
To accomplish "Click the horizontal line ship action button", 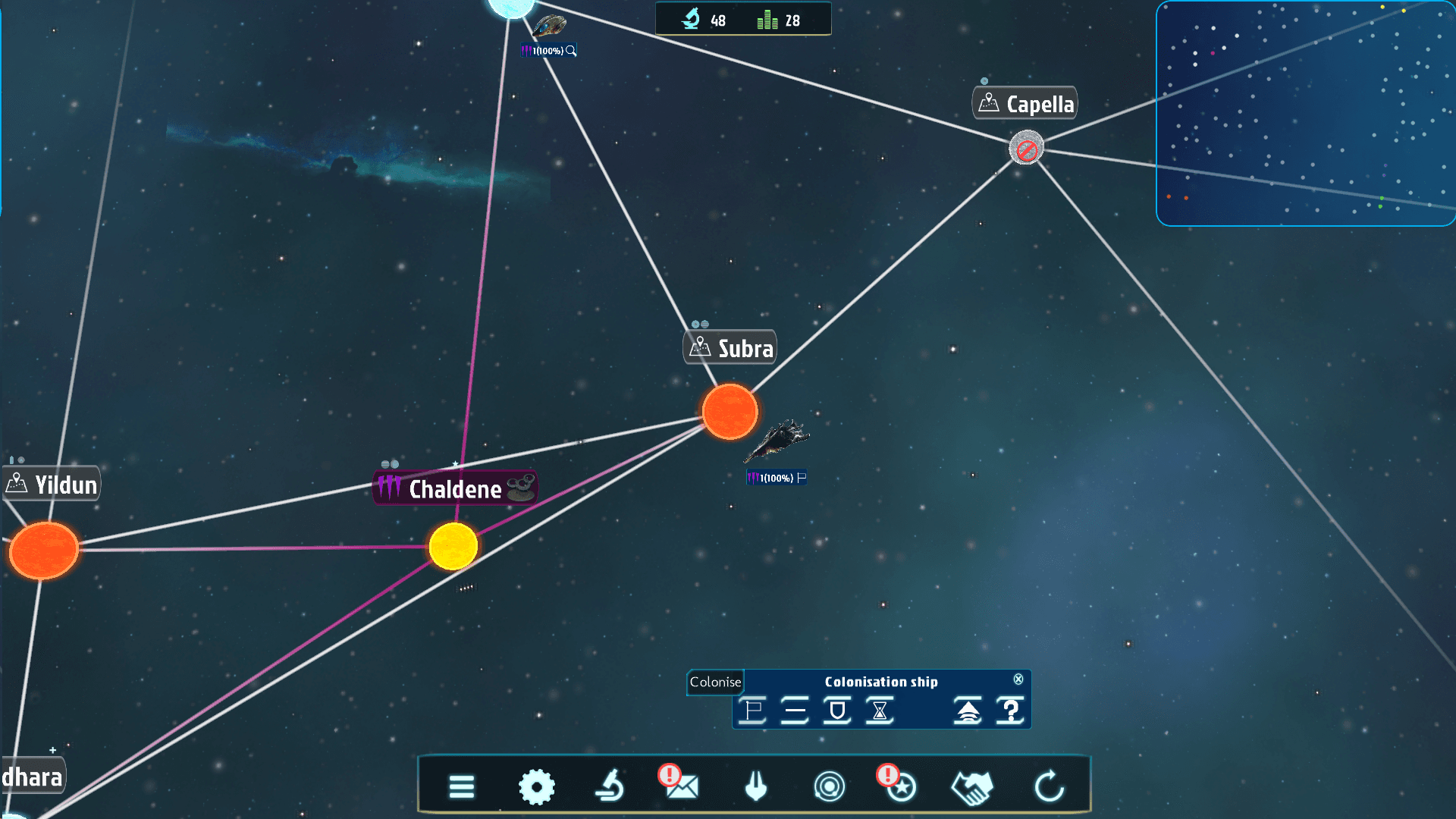I will click(x=795, y=711).
